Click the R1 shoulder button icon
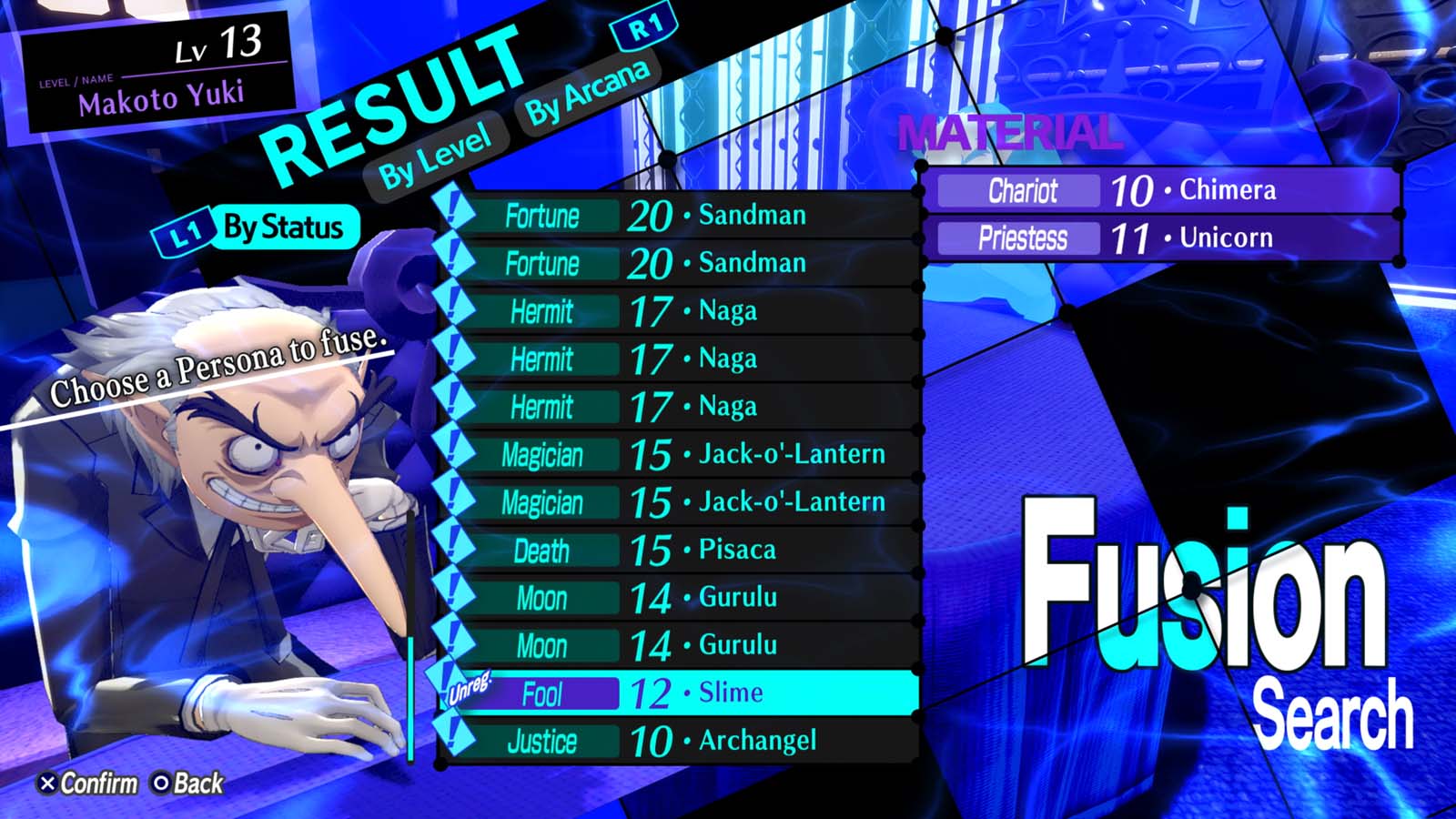This screenshot has width=1456, height=819. (643, 29)
